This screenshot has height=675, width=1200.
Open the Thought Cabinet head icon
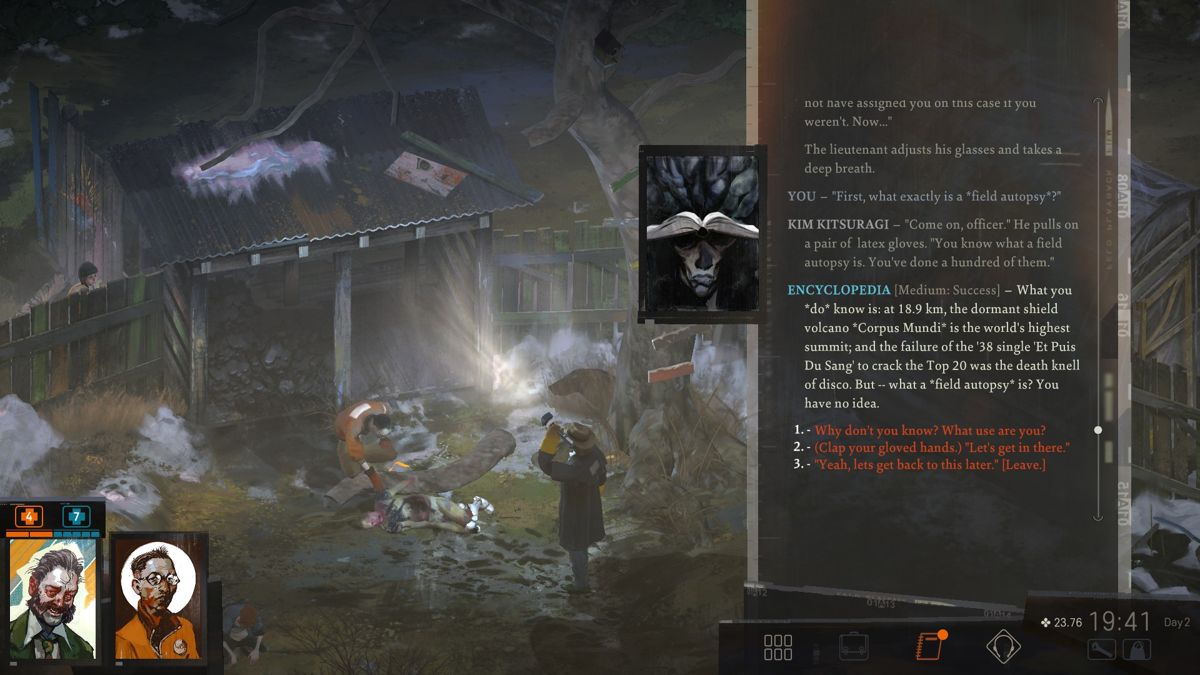point(1001,647)
